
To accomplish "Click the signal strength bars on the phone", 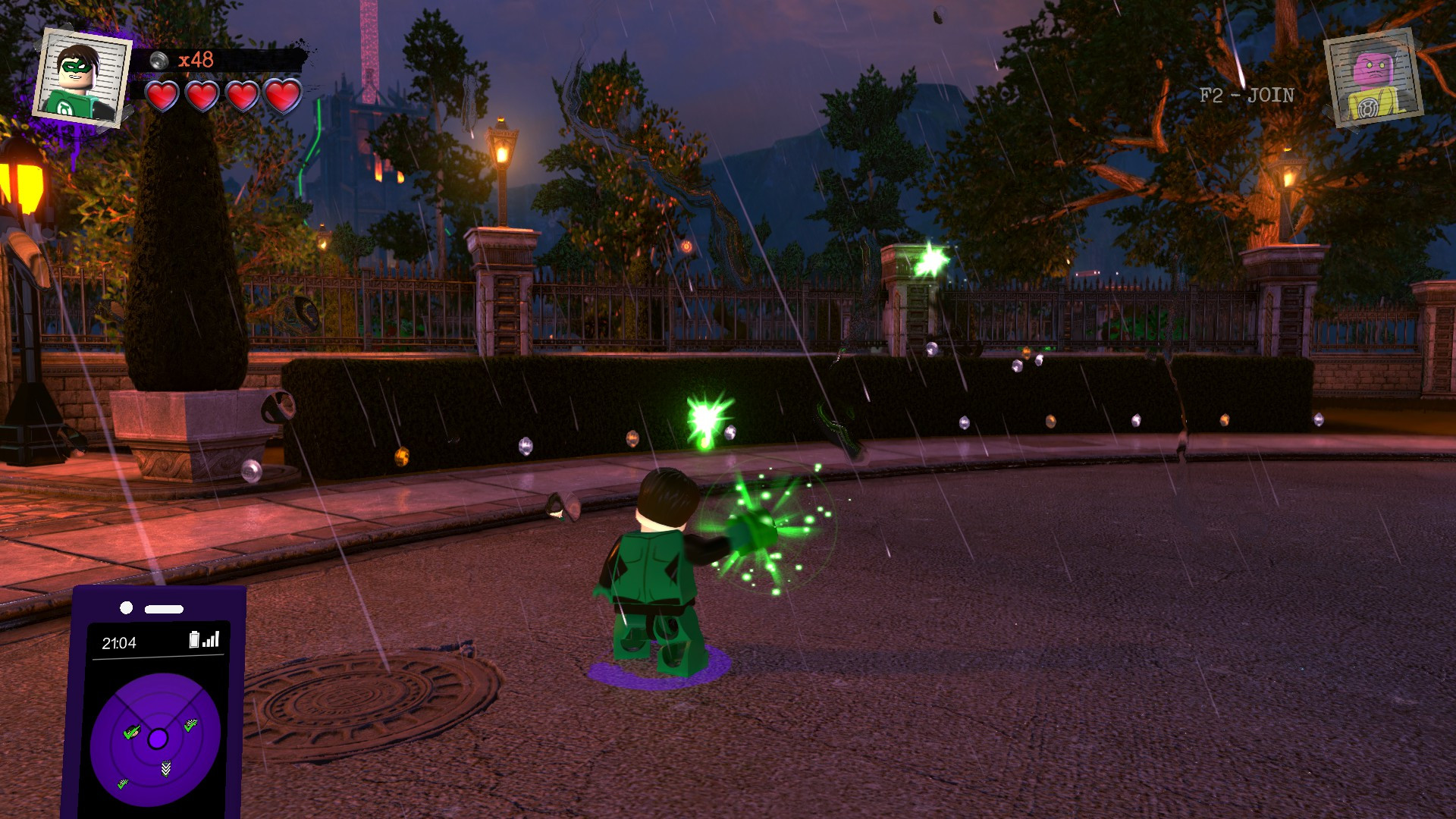I will (x=212, y=639).
